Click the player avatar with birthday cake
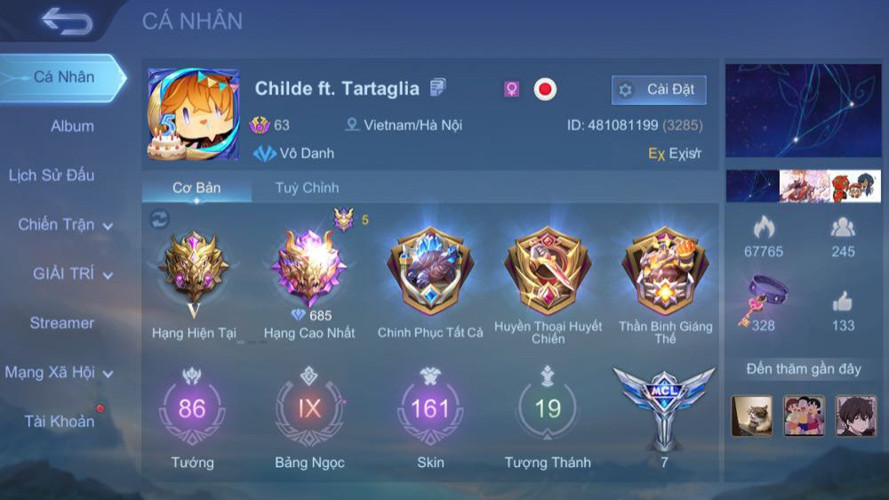The image size is (889, 500). click(x=193, y=114)
